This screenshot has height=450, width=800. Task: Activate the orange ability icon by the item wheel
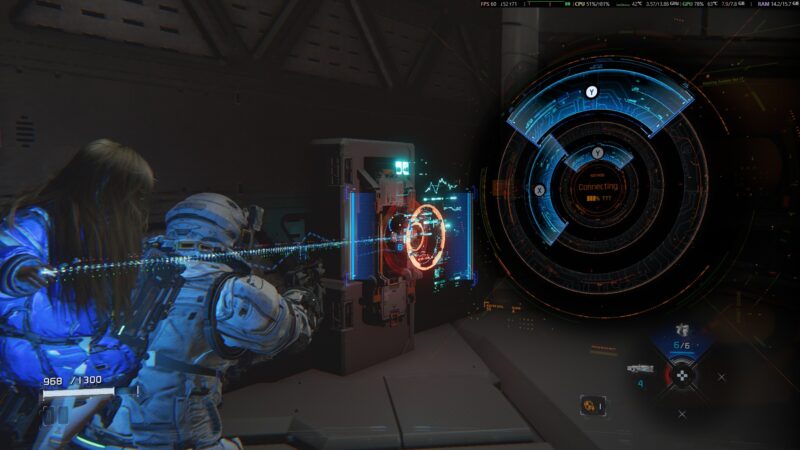pyautogui.click(x=592, y=405)
